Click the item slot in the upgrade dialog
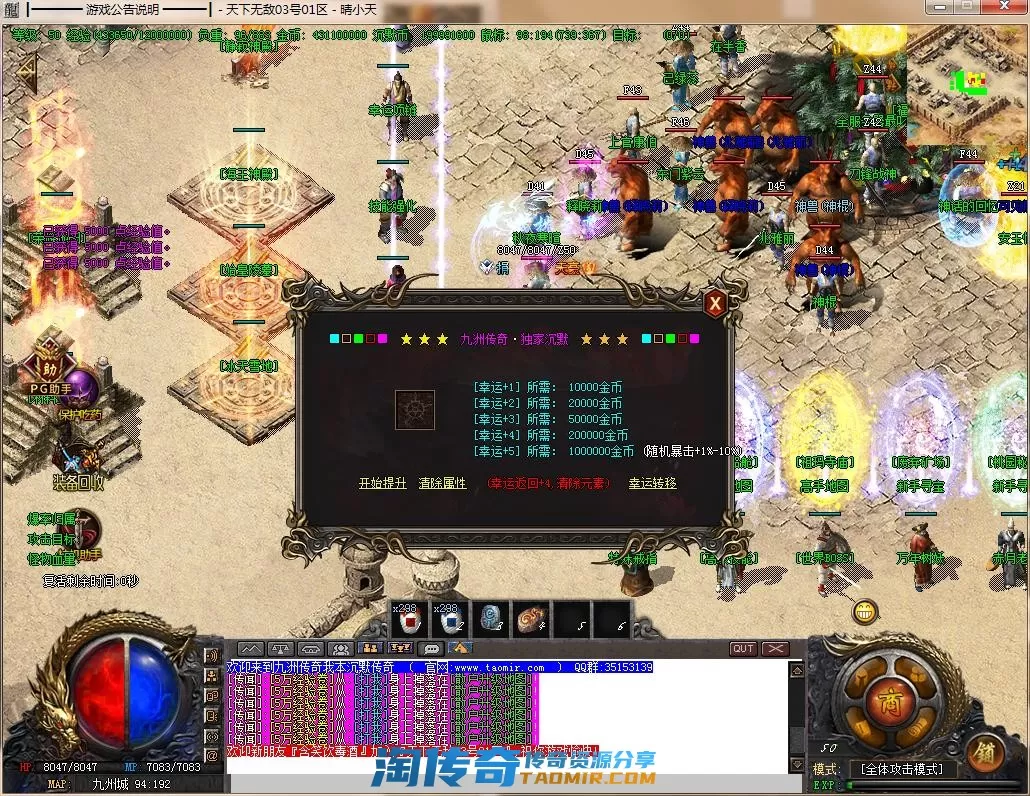Viewport: 1030px width, 796px height. (414, 410)
